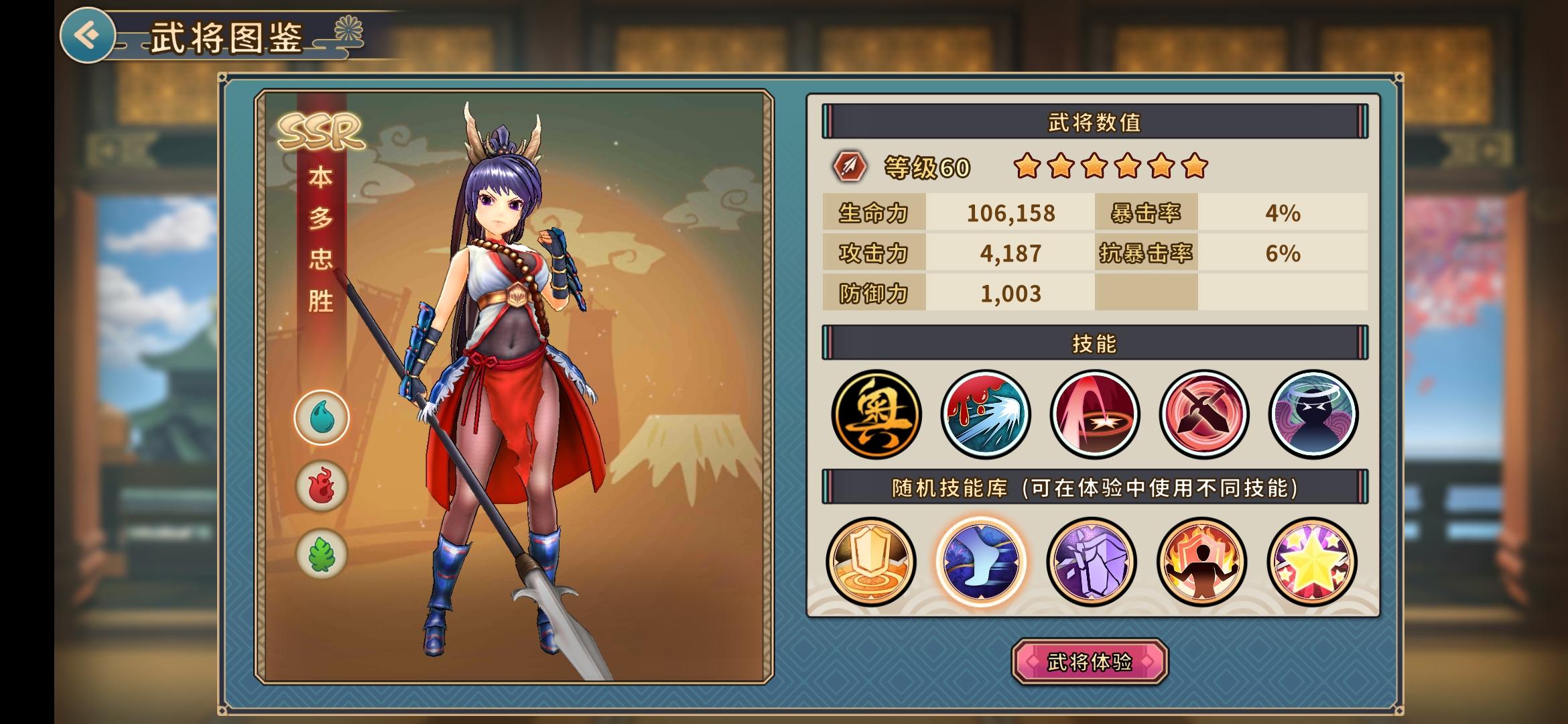Select the golden shield random skill

pos(871,562)
